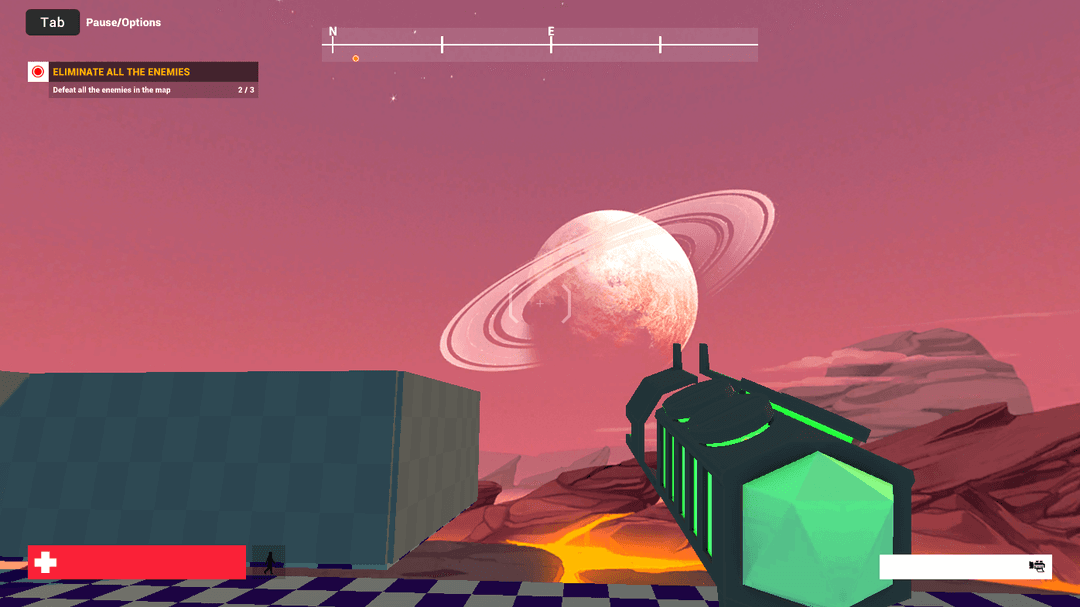Click the weapon icon beside the ammo bar
1080x607 pixels.
(1037, 567)
